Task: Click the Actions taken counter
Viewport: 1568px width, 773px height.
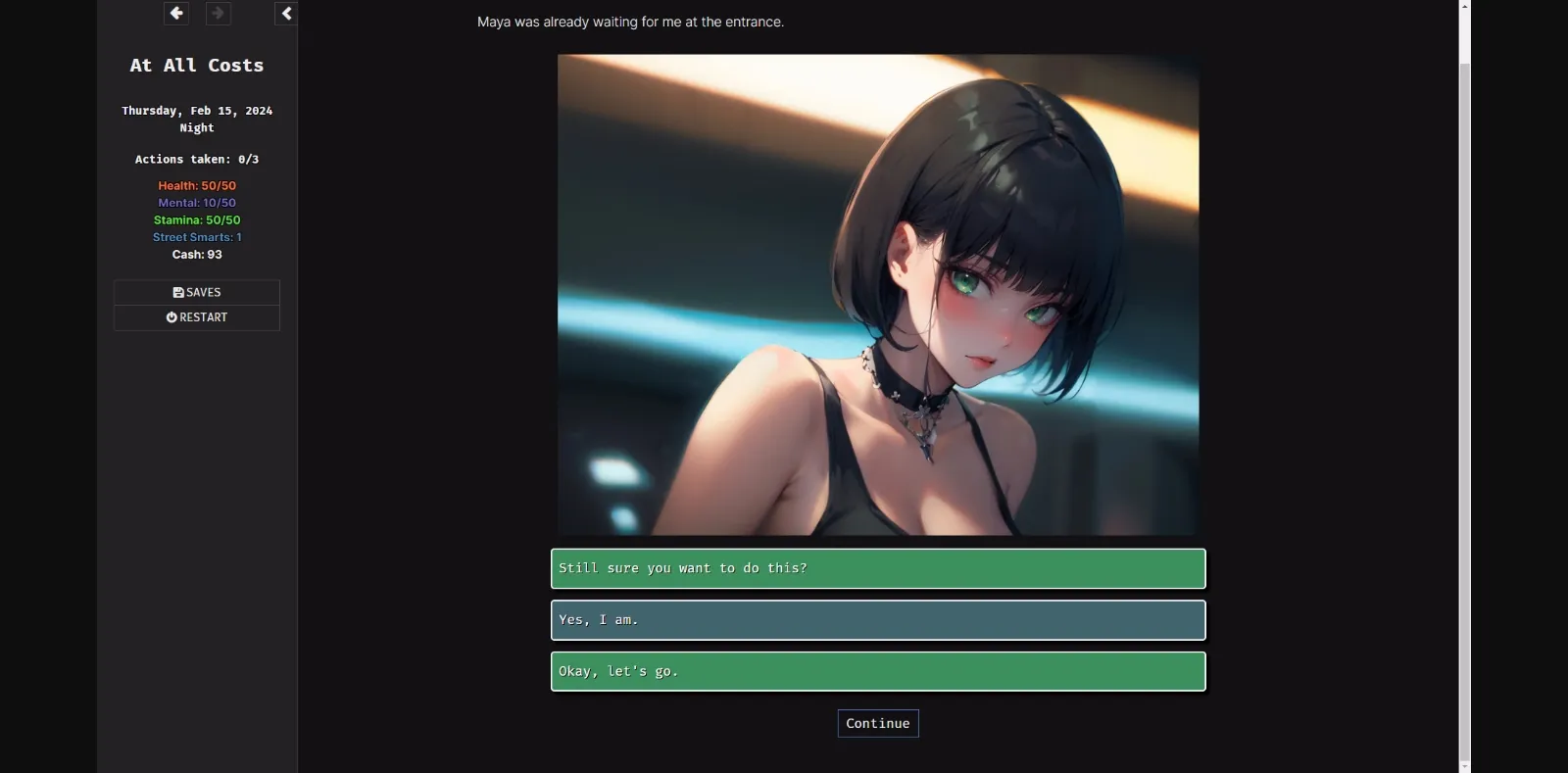Action: click(x=196, y=159)
